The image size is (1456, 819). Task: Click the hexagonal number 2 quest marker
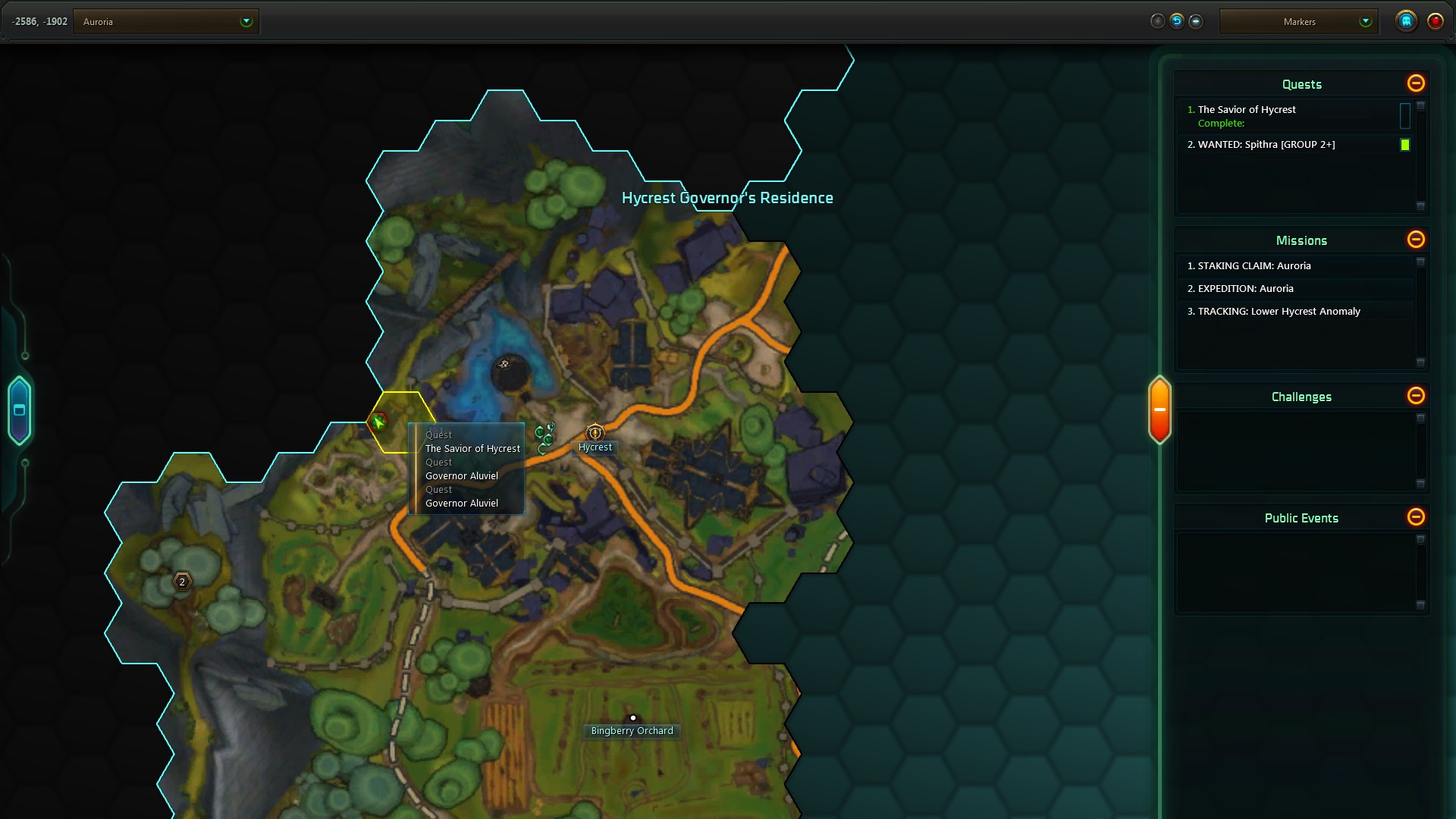(x=182, y=582)
